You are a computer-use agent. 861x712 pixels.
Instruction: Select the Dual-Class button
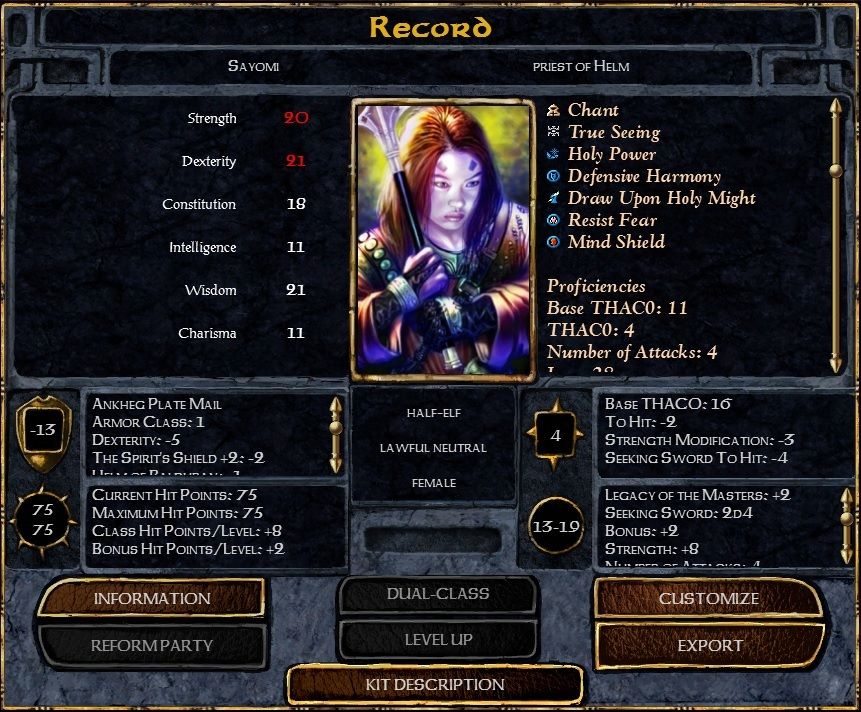[x=438, y=594]
